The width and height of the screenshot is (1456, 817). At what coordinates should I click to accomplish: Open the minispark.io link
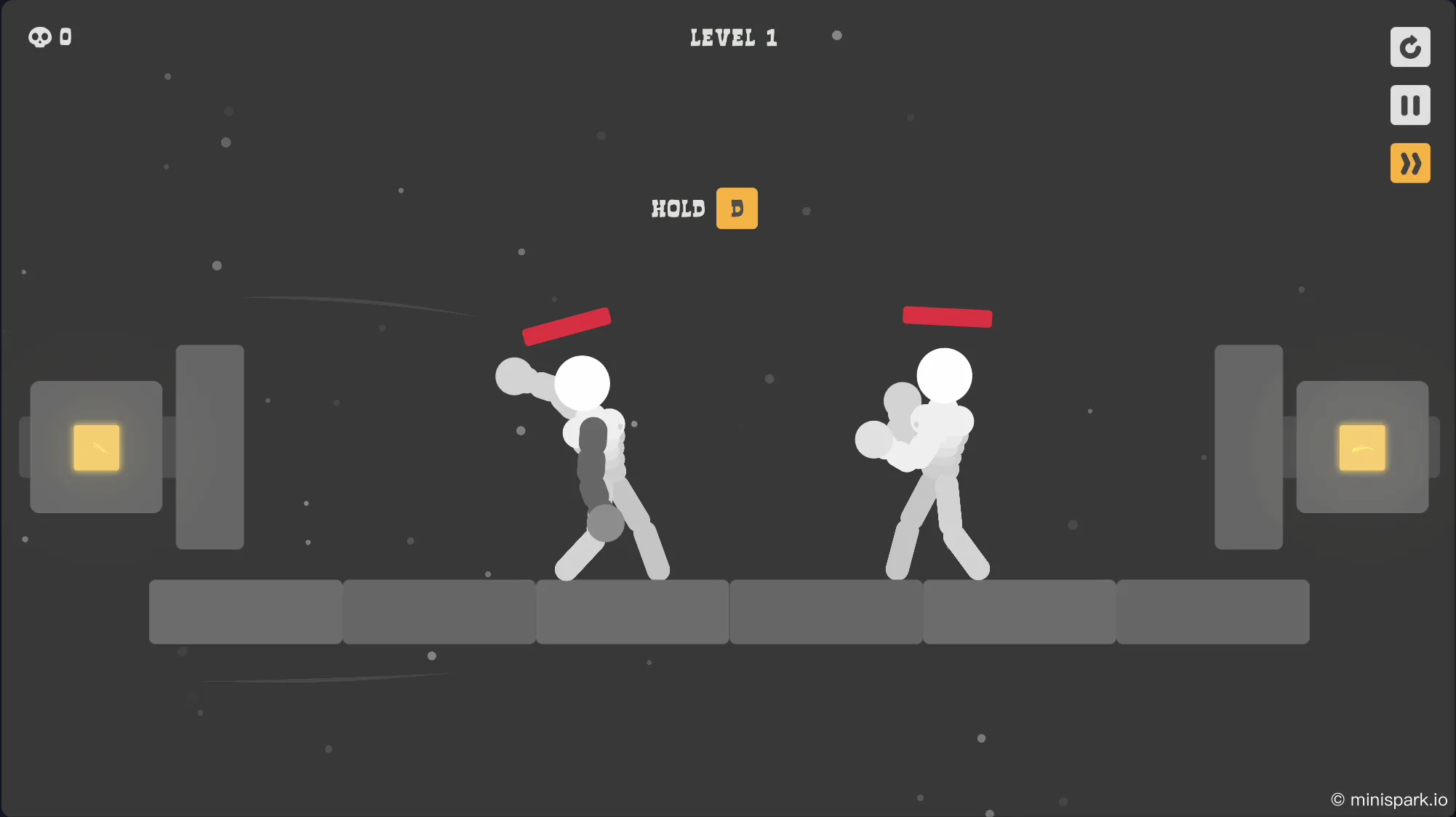click(1391, 799)
